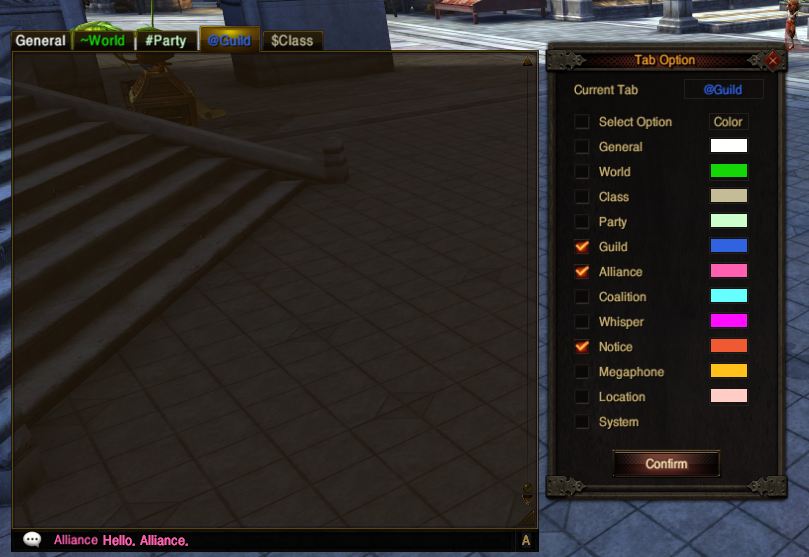The width and height of the screenshot is (809, 557).
Task: Confirm the tab option changes
Action: point(666,464)
